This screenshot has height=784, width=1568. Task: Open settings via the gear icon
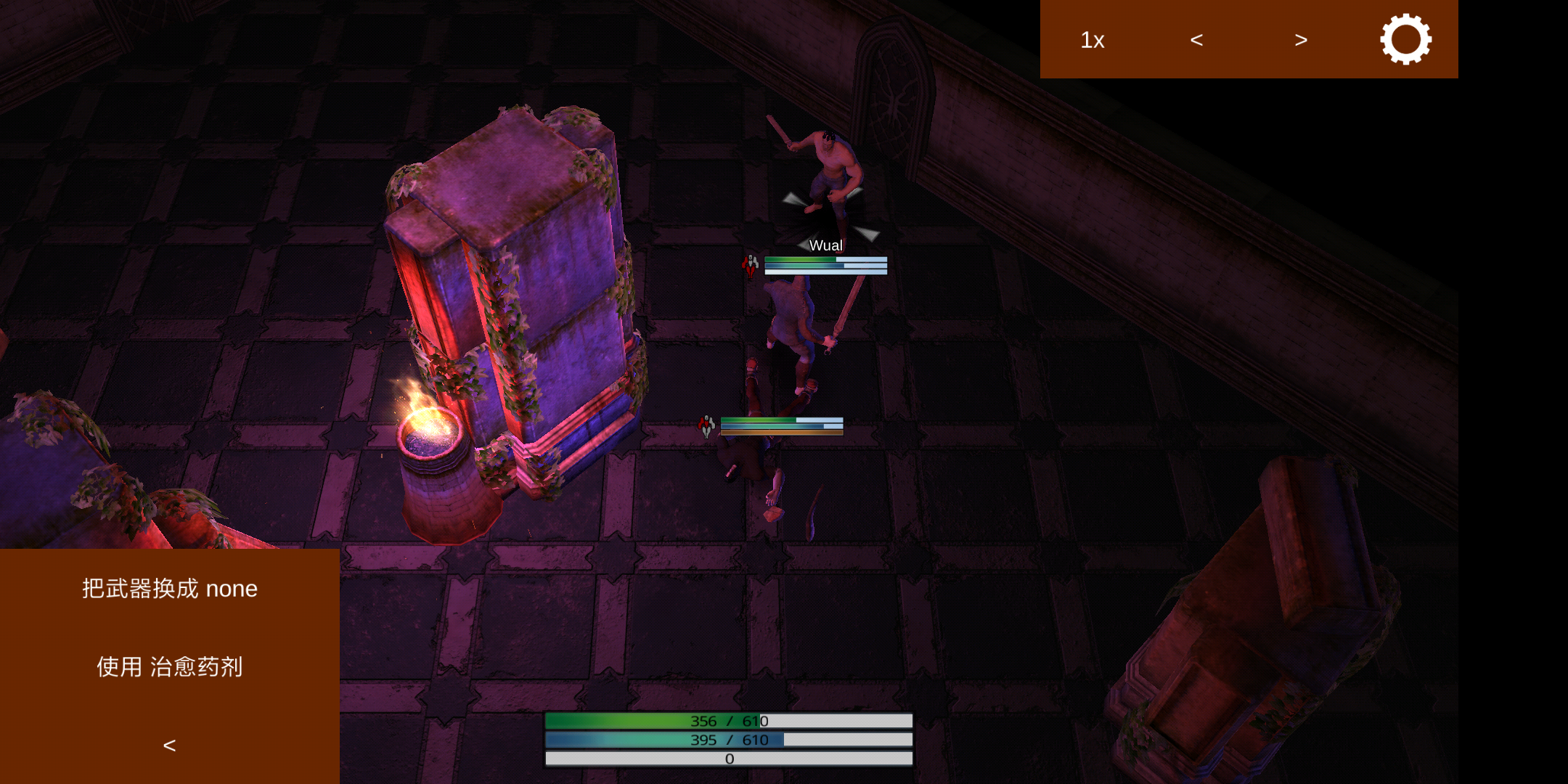(1405, 39)
